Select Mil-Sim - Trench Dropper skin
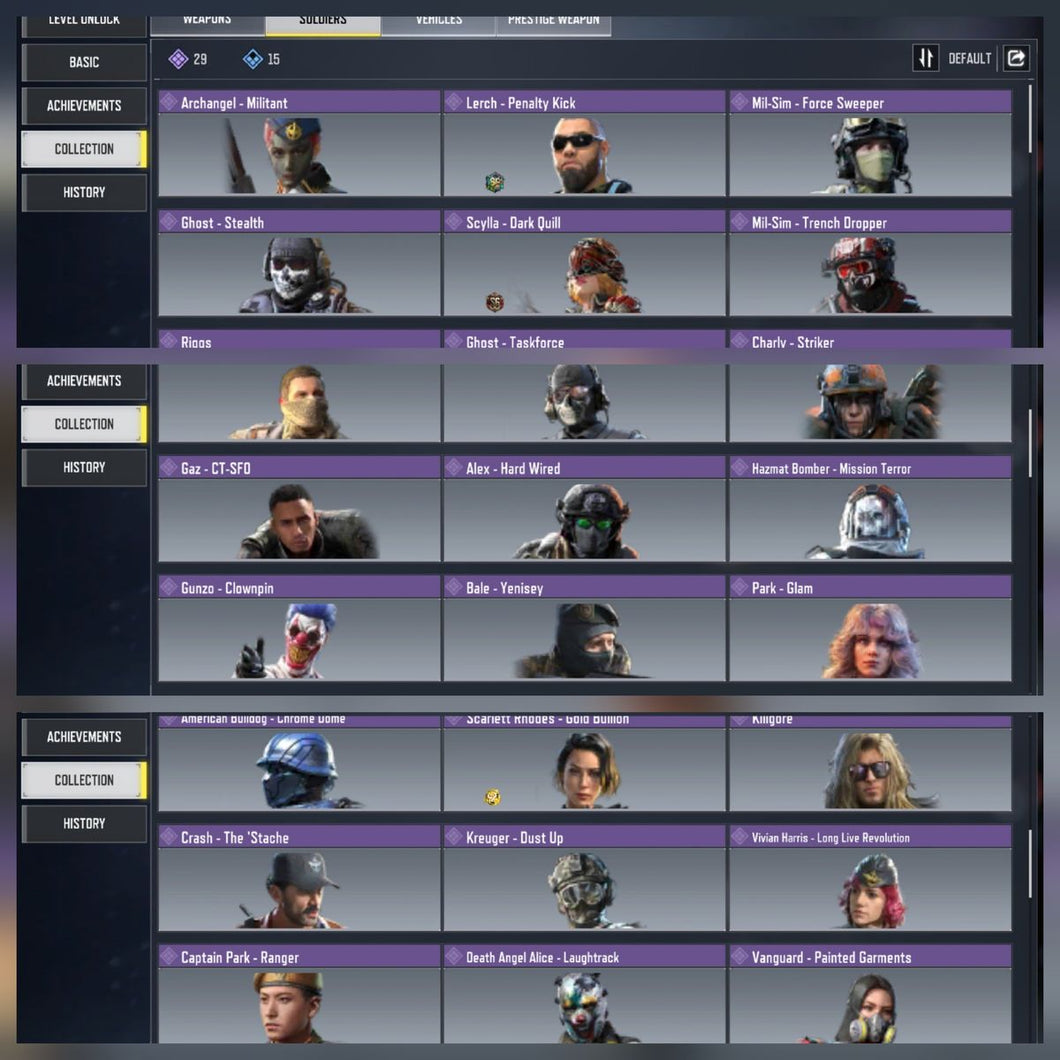This screenshot has width=1060, height=1060. (870, 264)
